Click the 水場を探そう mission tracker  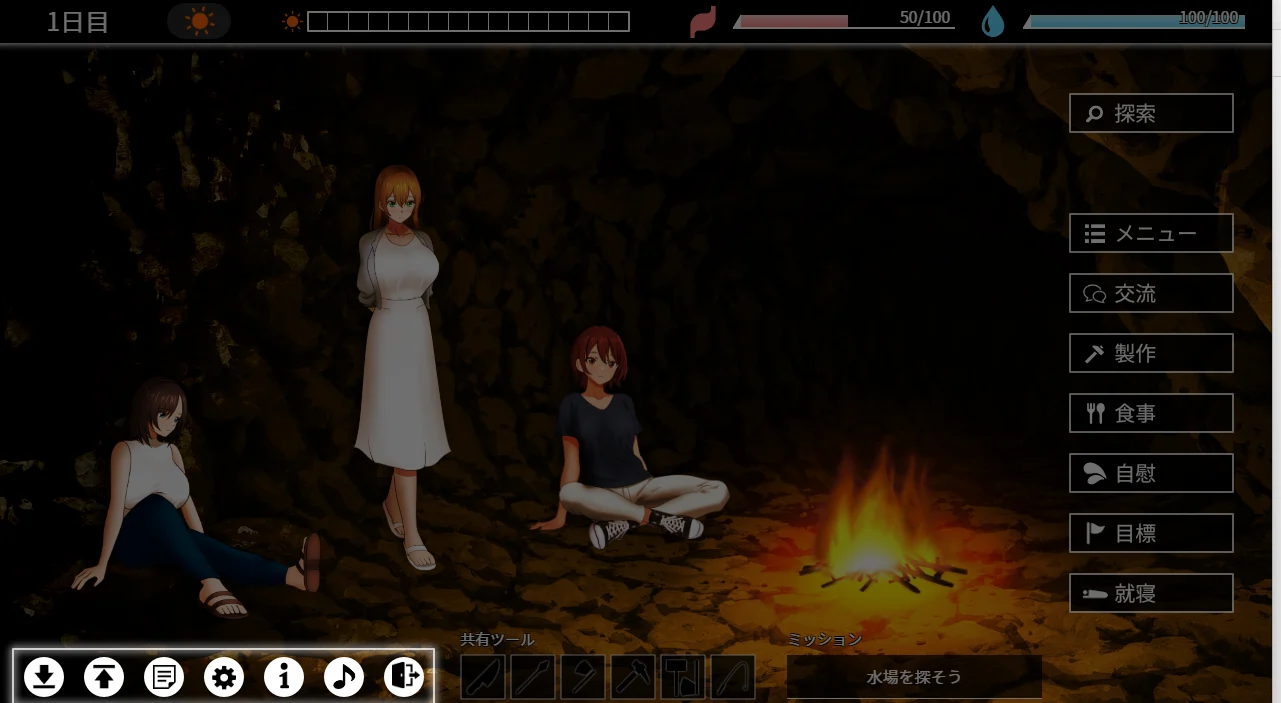(x=914, y=677)
